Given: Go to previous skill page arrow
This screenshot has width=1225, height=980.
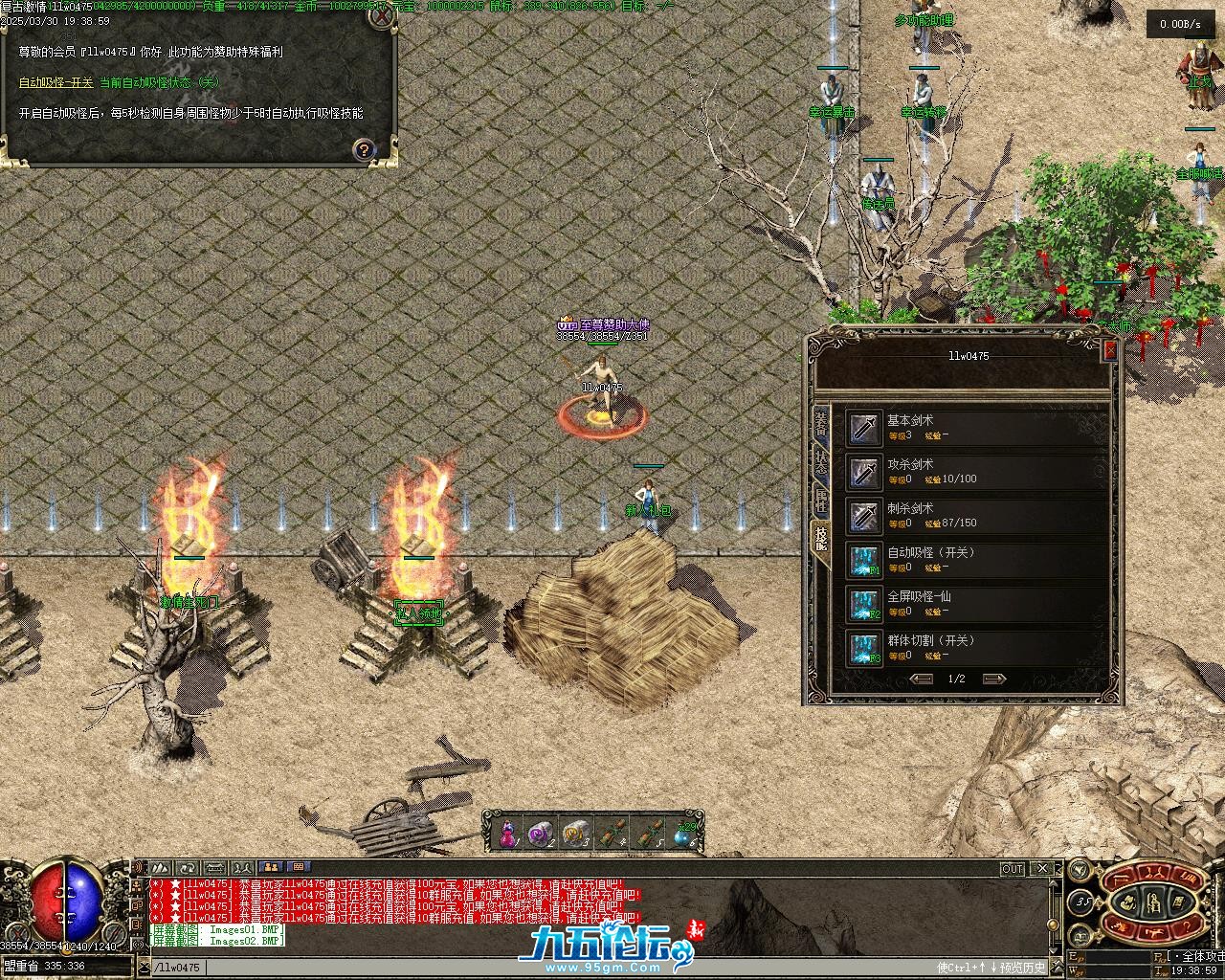Looking at the screenshot, I should click(922, 679).
